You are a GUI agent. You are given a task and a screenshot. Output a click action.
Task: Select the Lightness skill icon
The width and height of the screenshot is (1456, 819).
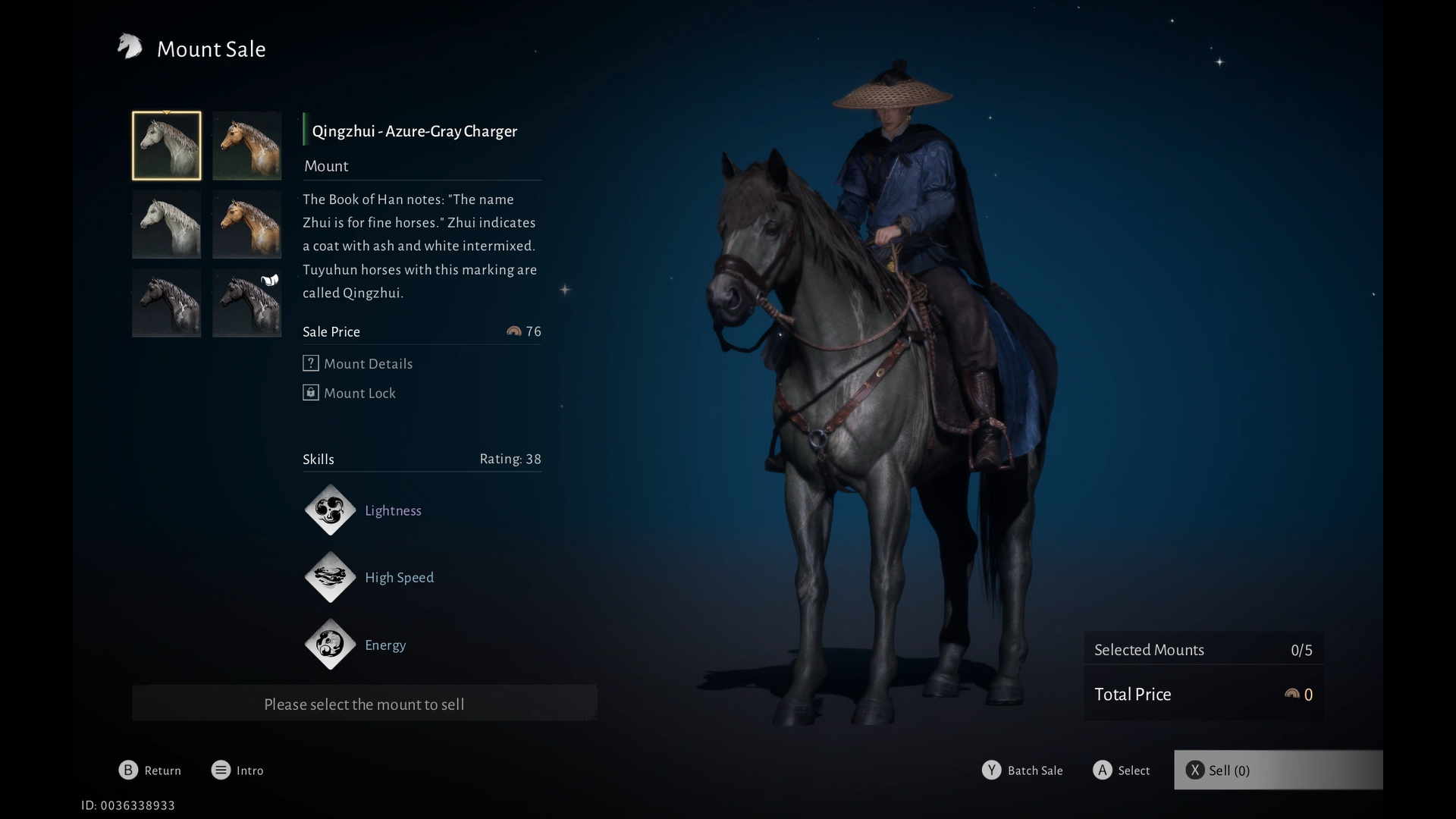330,510
